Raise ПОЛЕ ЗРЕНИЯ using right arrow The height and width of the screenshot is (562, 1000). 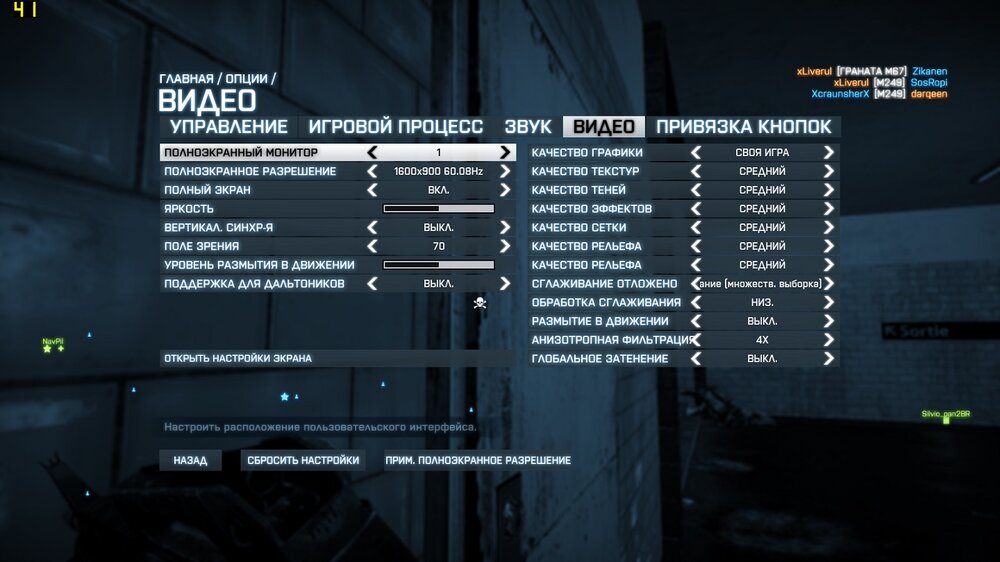505,246
